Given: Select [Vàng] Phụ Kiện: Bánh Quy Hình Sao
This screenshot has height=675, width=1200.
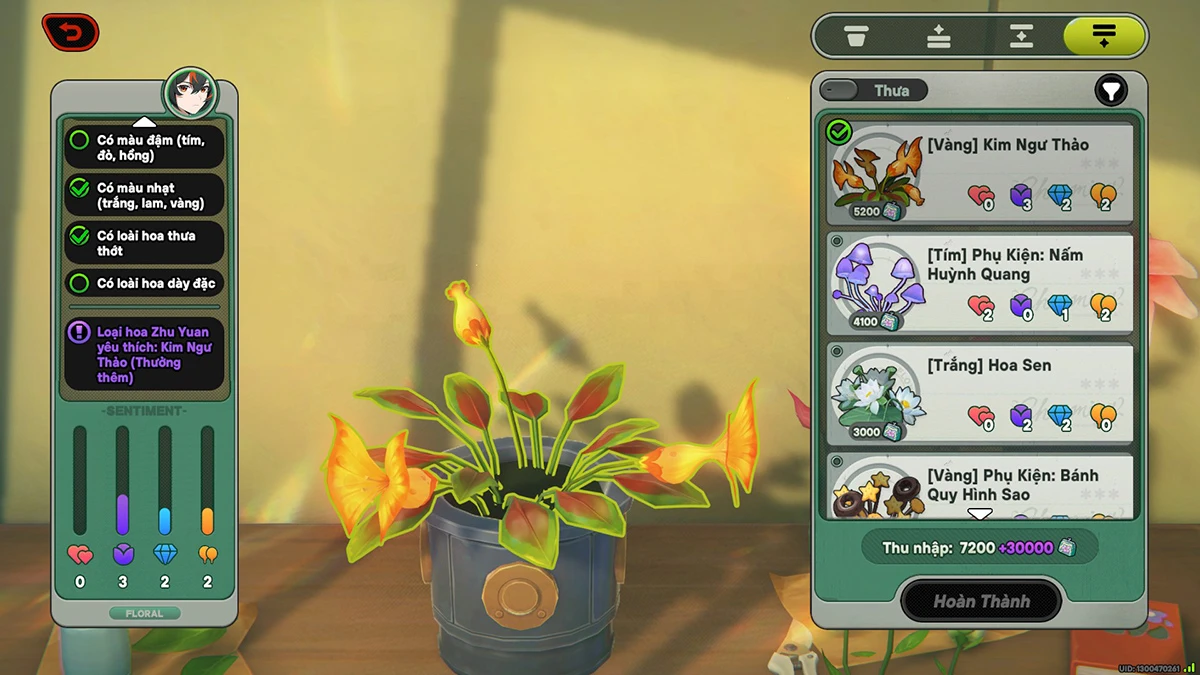Looking at the screenshot, I should tap(980, 486).
